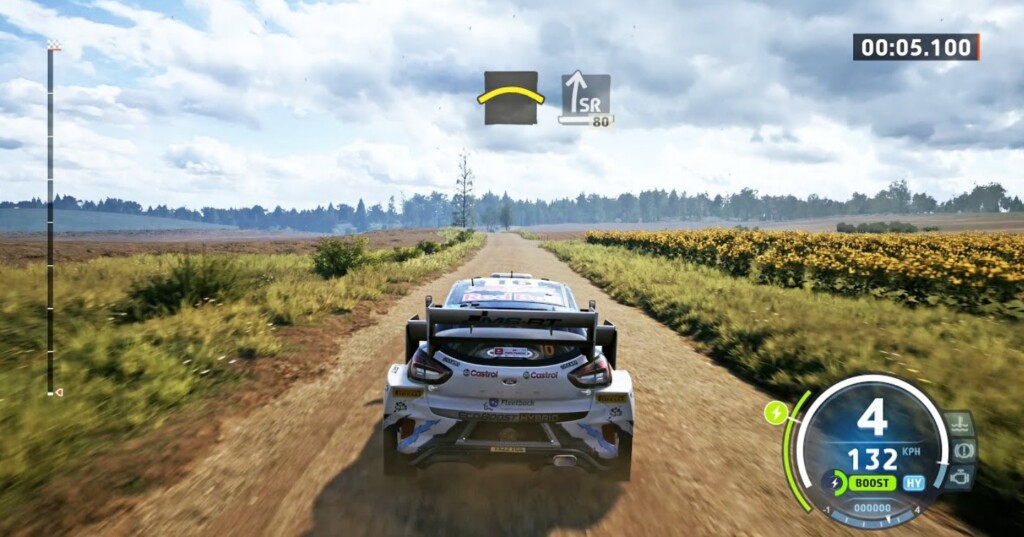Select the engine damage warning icon
This screenshot has width=1024, height=537.
pyautogui.click(x=959, y=477)
